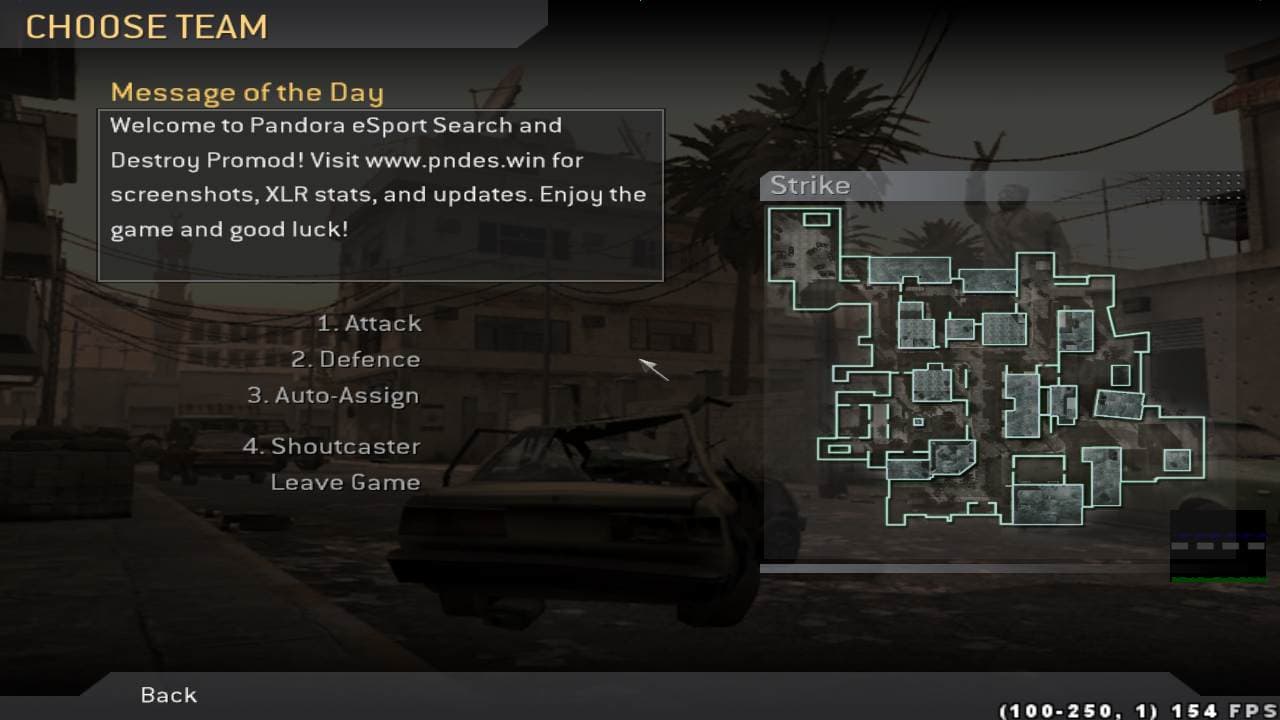Go Back from team selection
The image size is (1280, 720).
pos(169,695)
